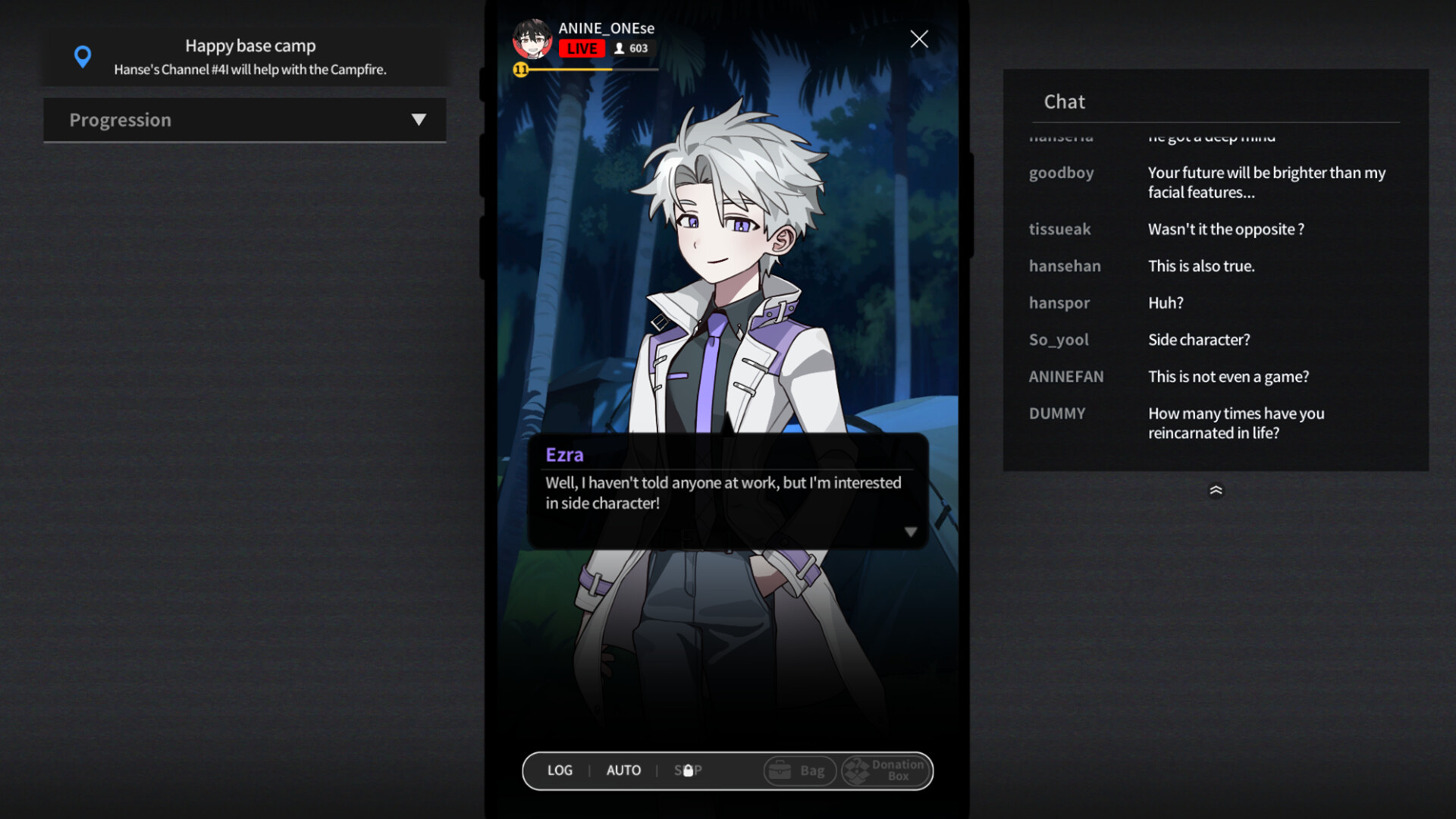The width and height of the screenshot is (1456, 819).
Task: Switch to the Chat panel
Action: 1065,101
